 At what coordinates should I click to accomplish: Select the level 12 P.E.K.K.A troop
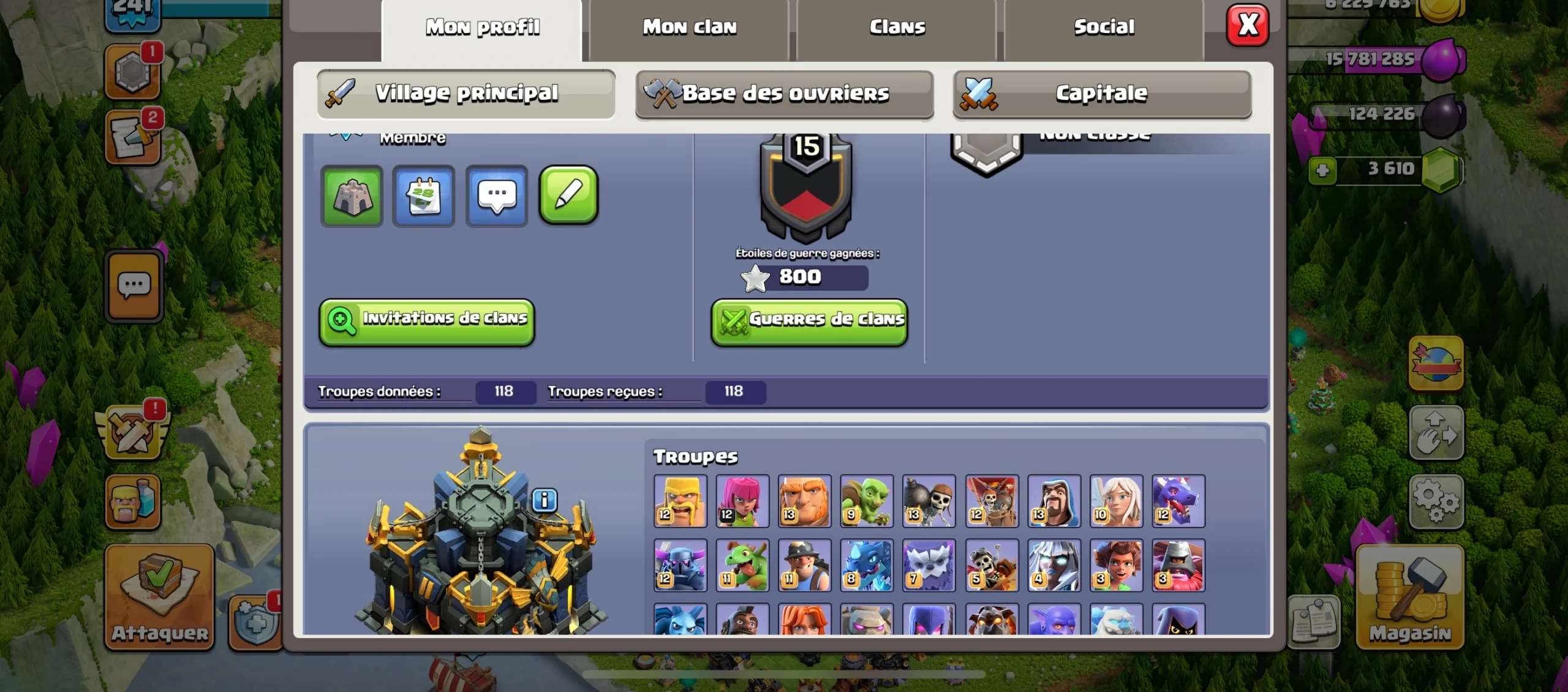click(x=681, y=565)
